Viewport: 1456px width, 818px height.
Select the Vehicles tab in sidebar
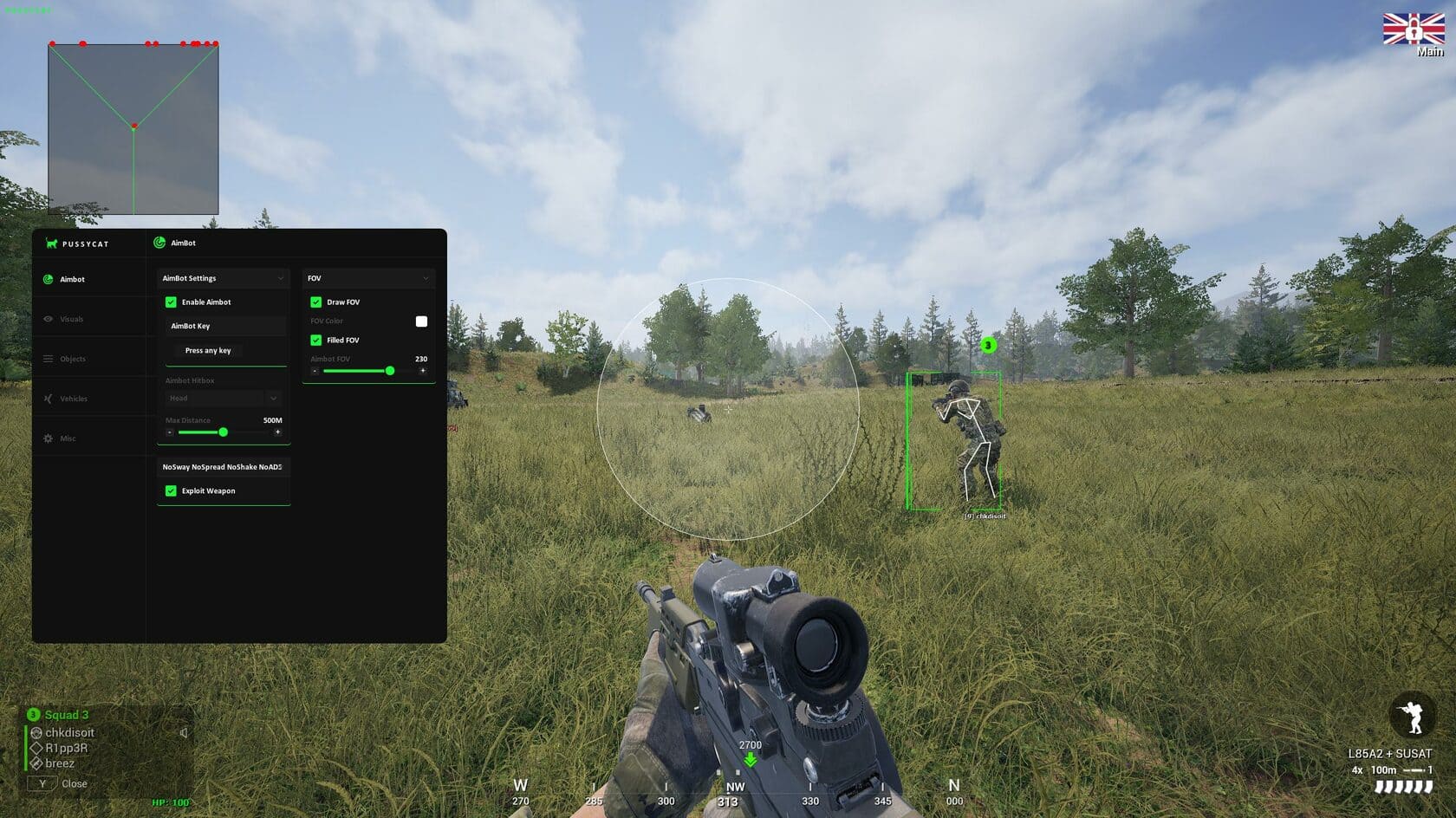pyautogui.click(x=73, y=399)
